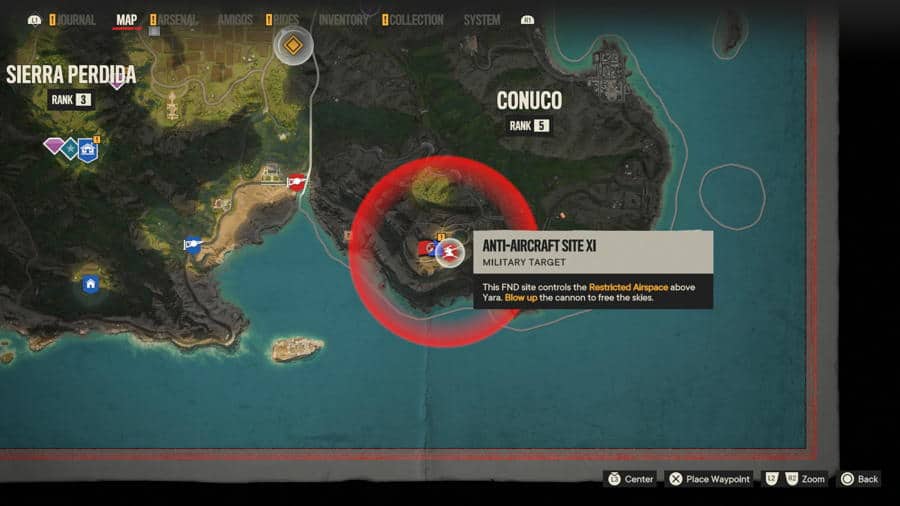Select the blue house hideout marker
This screenshot has height=506, width=900.
coord(91,285)
